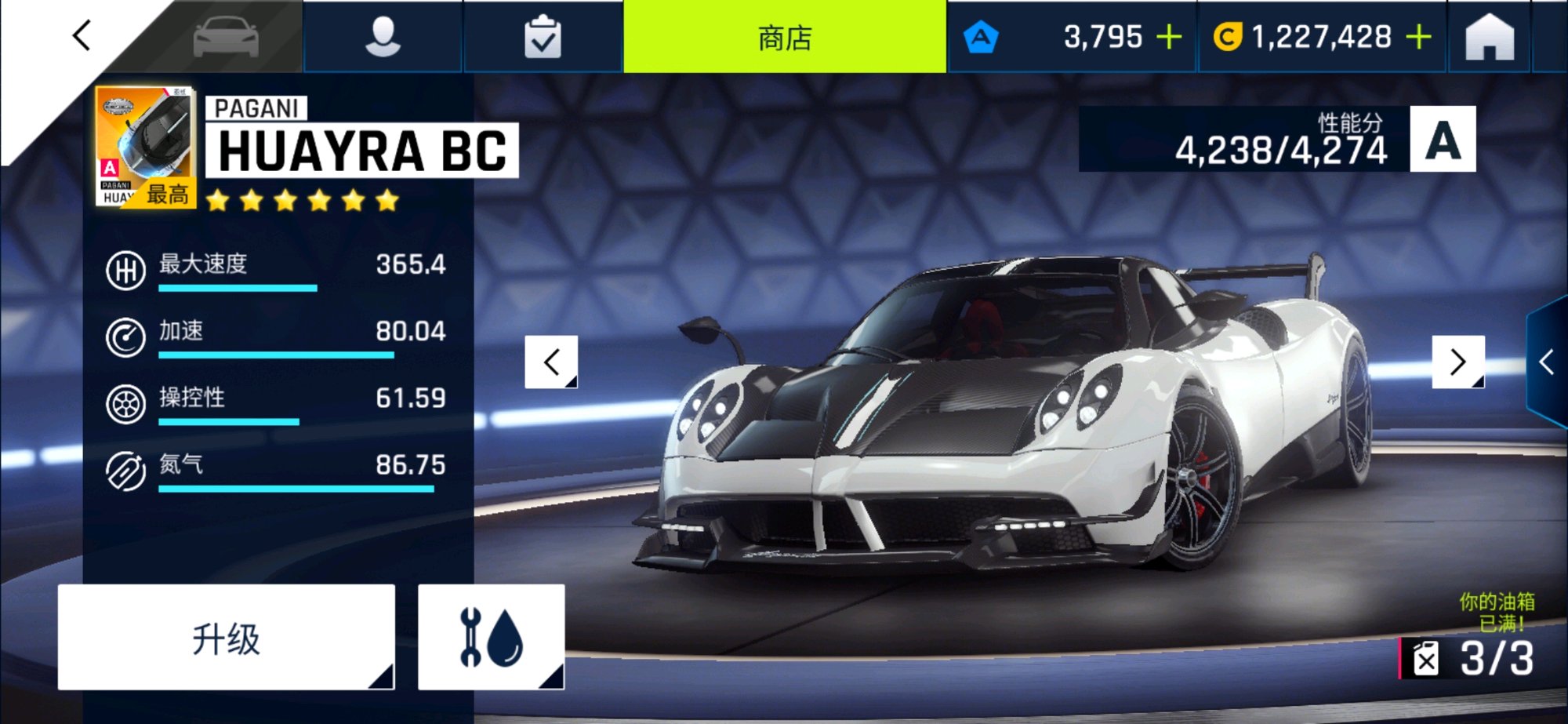The height and width of the screenshot is (724, 1568).
Task: Open the missions clipboard tab
Action: [x=543, y=37]
